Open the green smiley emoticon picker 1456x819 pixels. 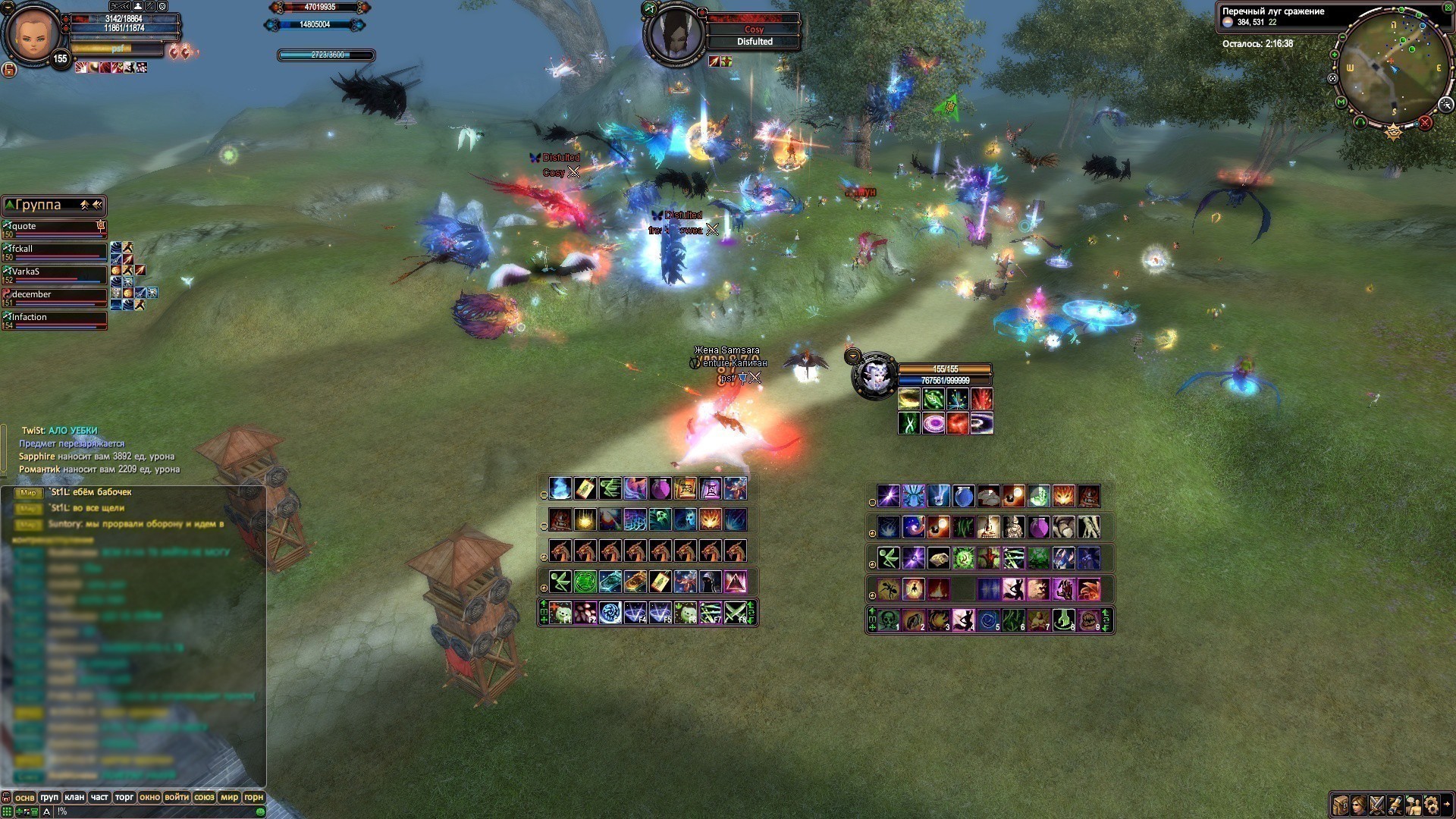[260, 811]
